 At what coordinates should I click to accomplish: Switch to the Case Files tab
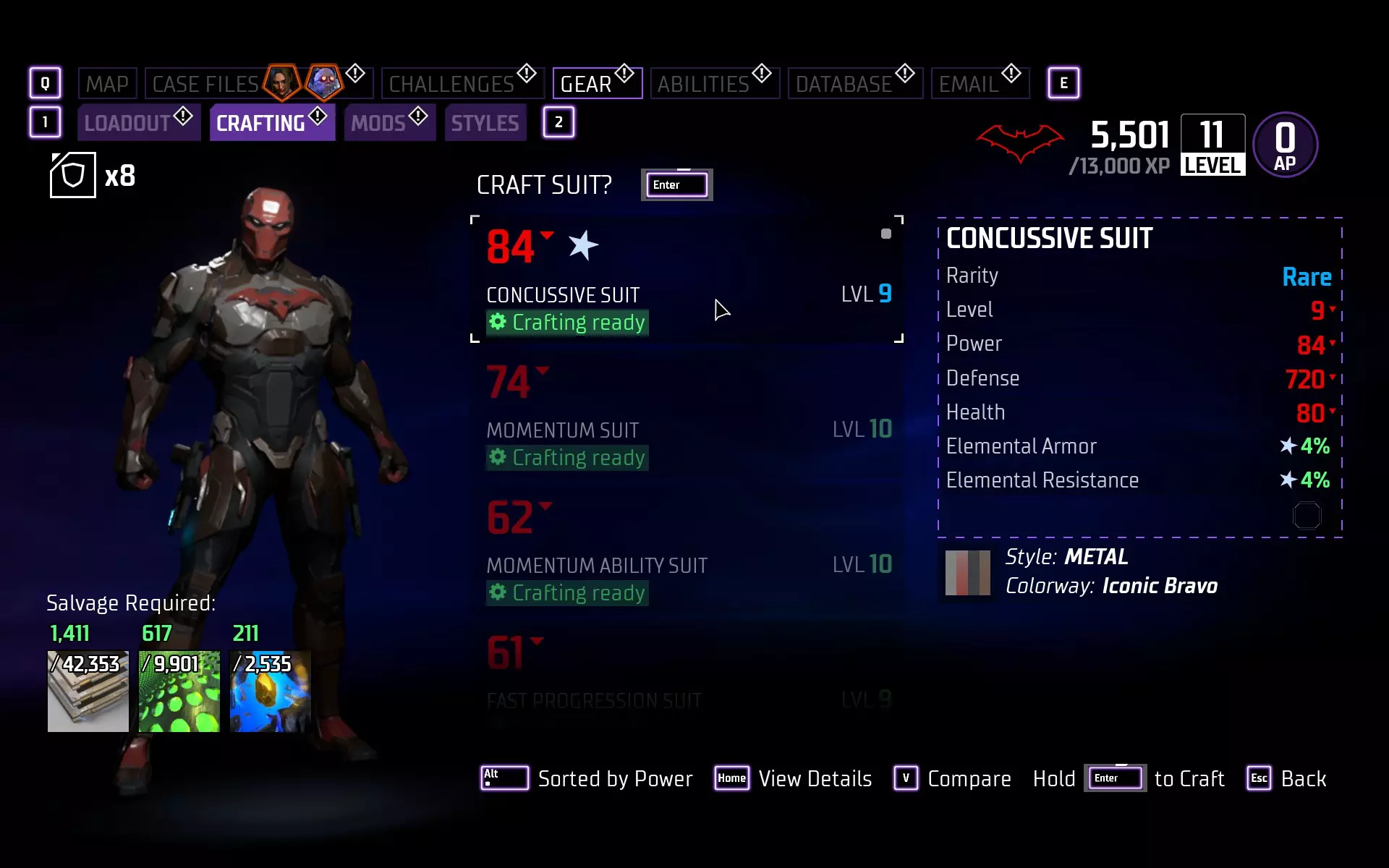coord(206,84)
